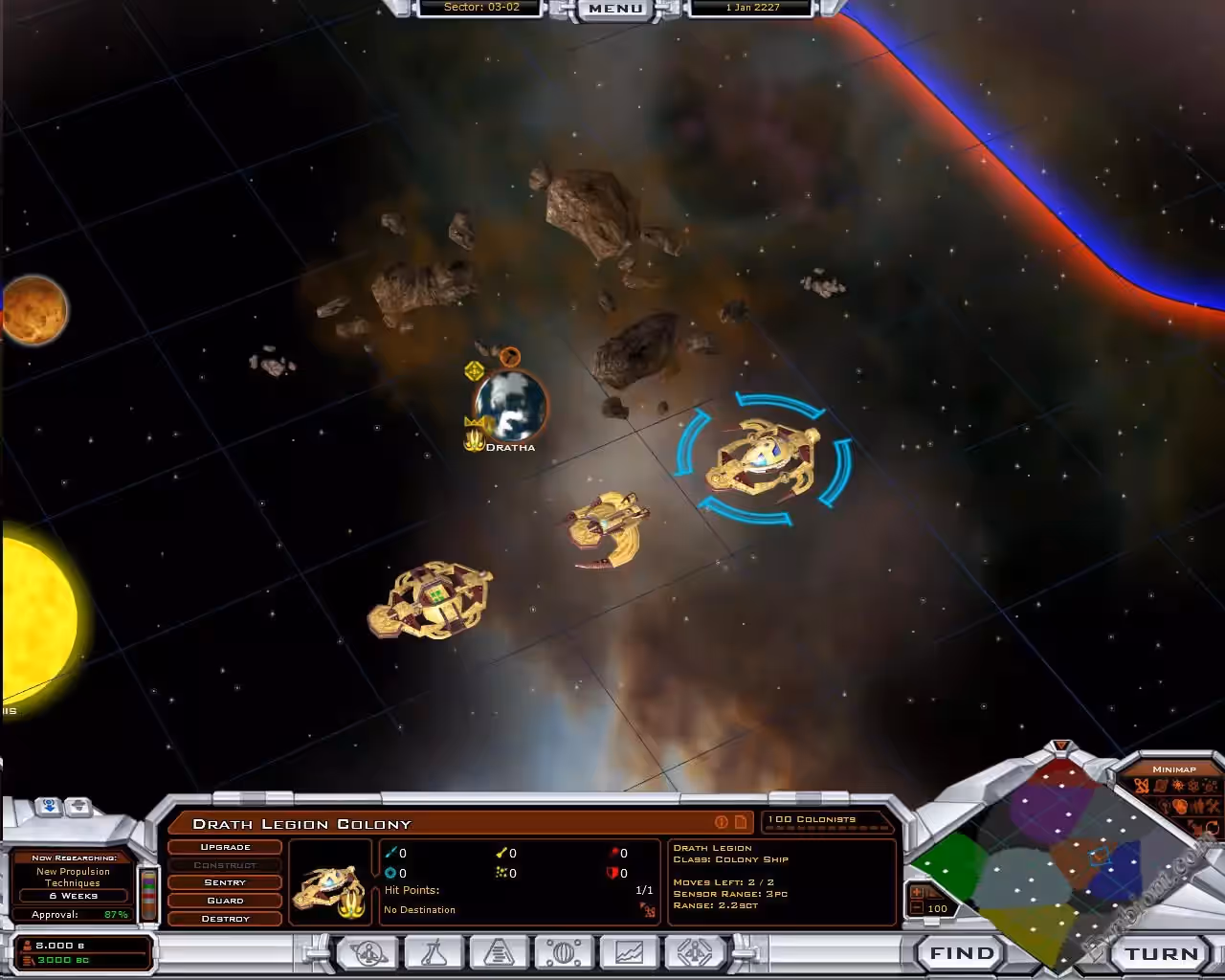Screen dimensions: 1225x980
Task: Open the planet and civilization management screen
Action: coord(368,953)
